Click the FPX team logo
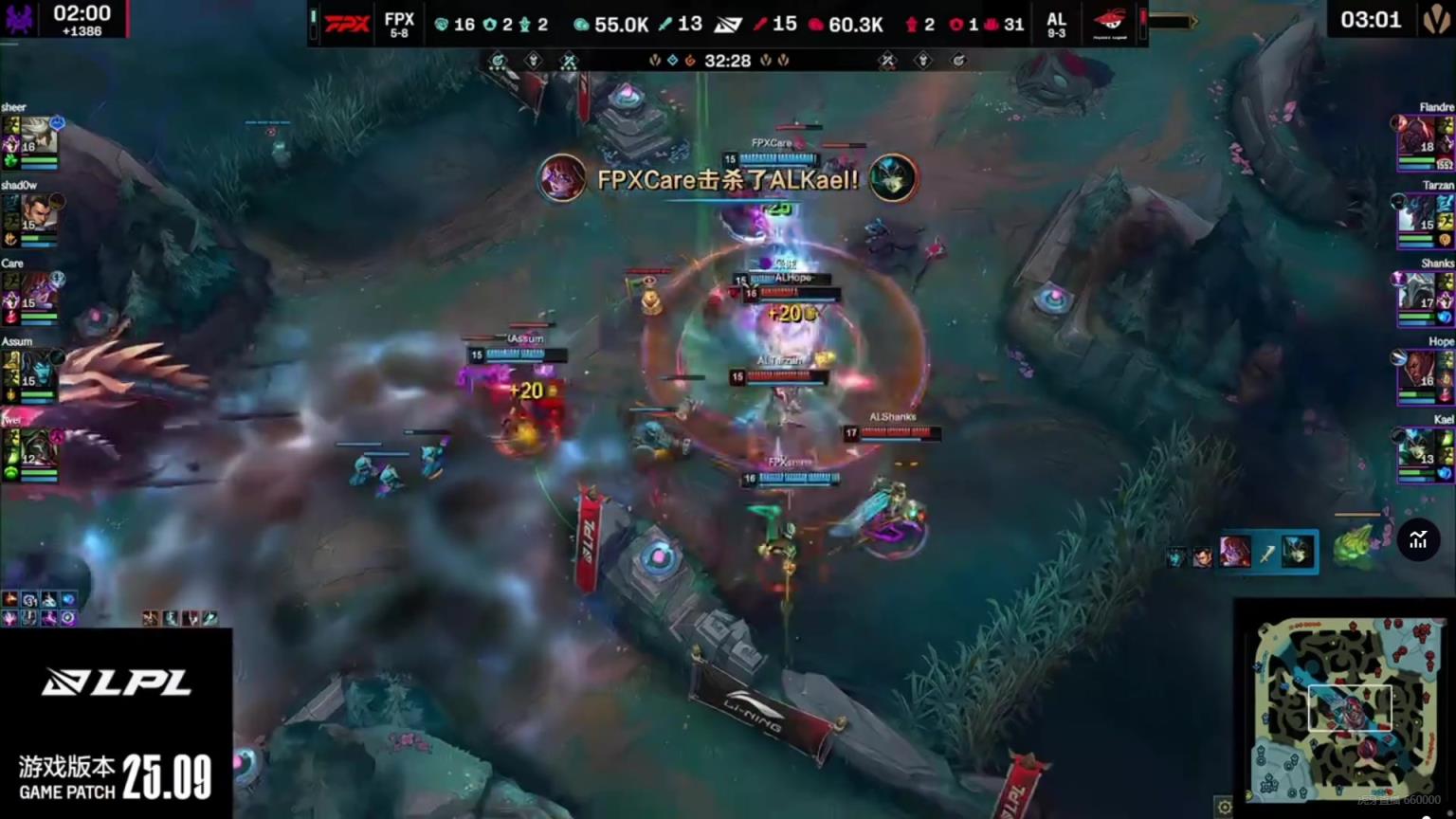The image size is (1456, 819). tap(347, 24)
